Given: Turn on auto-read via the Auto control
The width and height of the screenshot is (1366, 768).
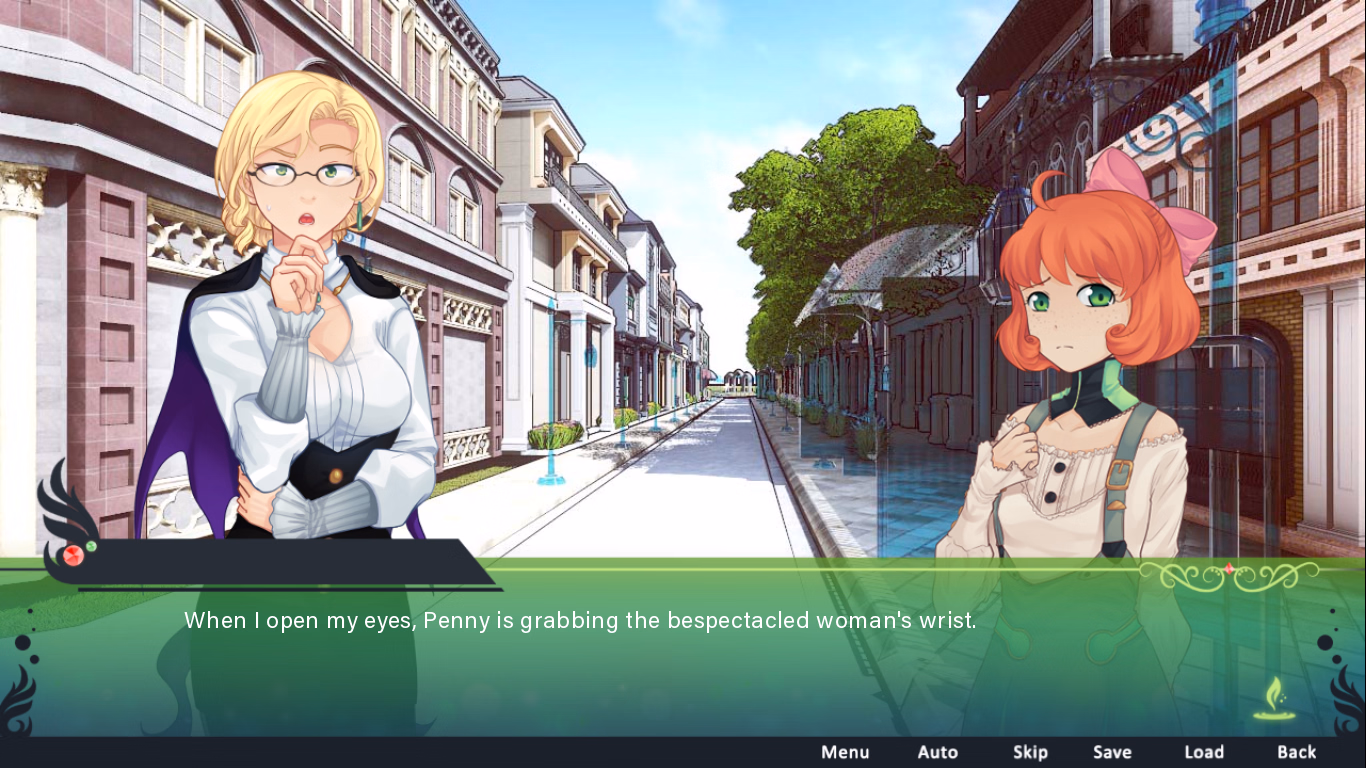Looking at the screenshot, I should coord(938,752).
